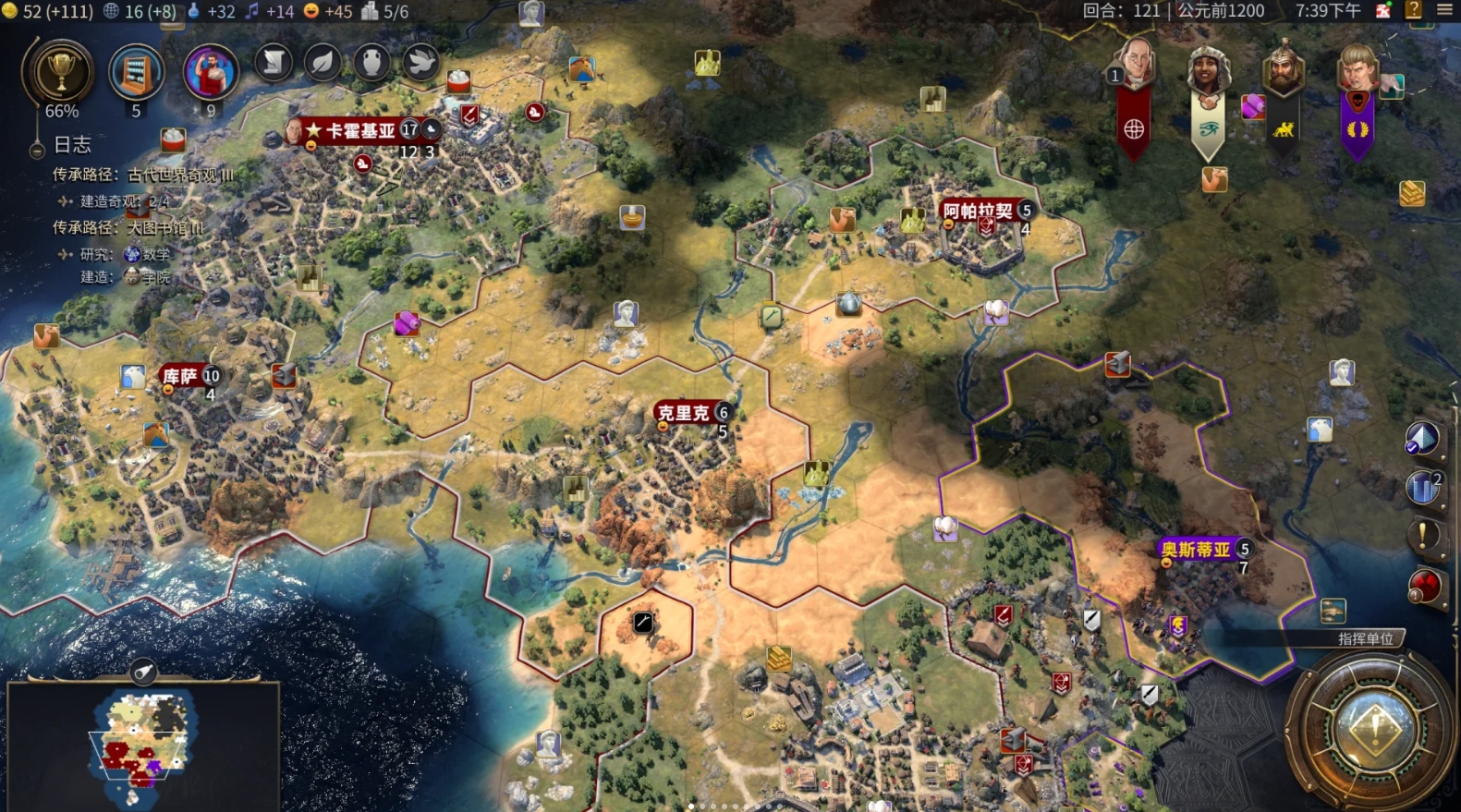1461x812 pixels.
Task: Open diplomacy with the helmeted bearded leader
Action: click(x=1284, y=67)
